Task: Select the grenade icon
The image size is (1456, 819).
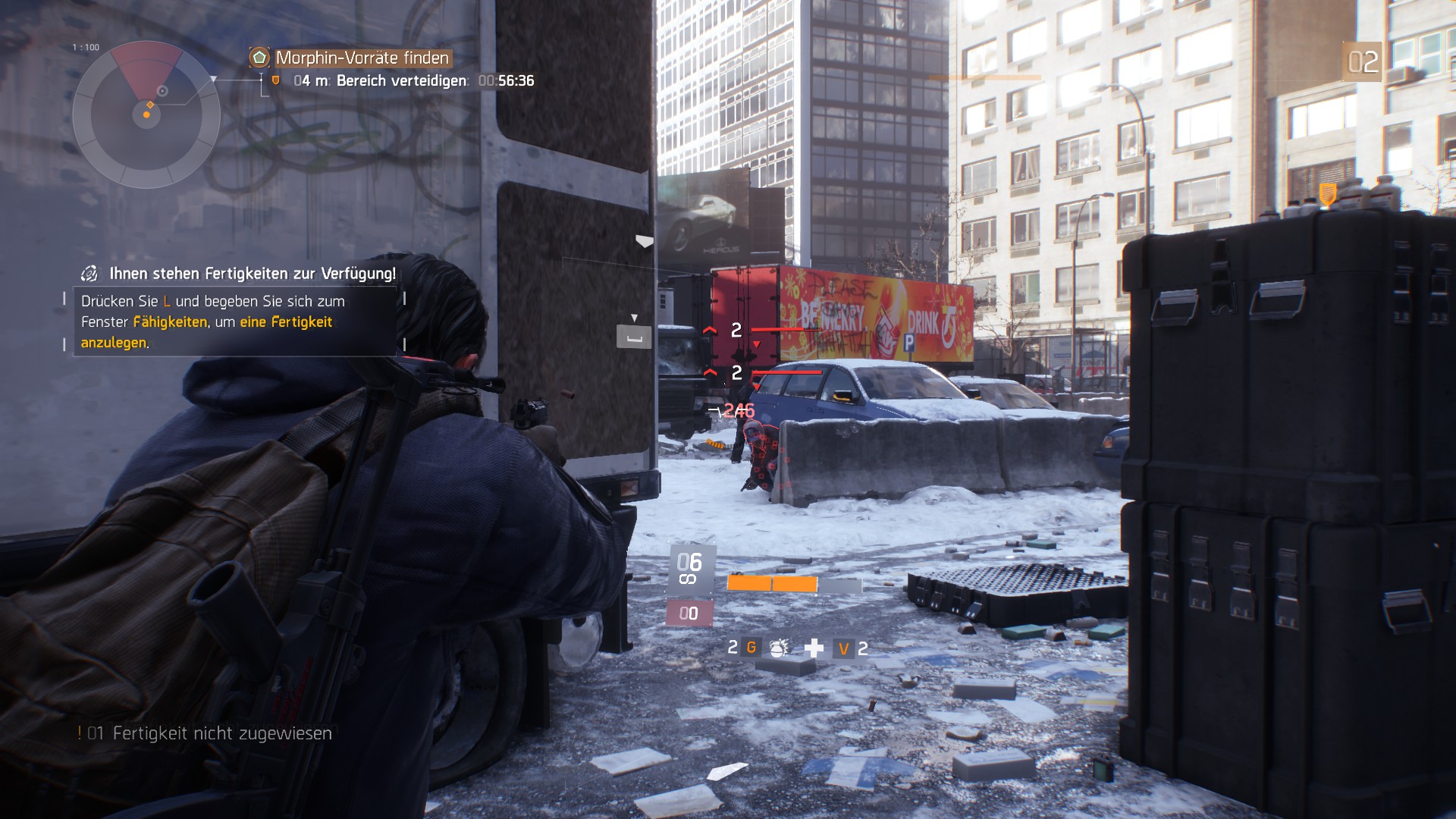Action: [777, 648]
